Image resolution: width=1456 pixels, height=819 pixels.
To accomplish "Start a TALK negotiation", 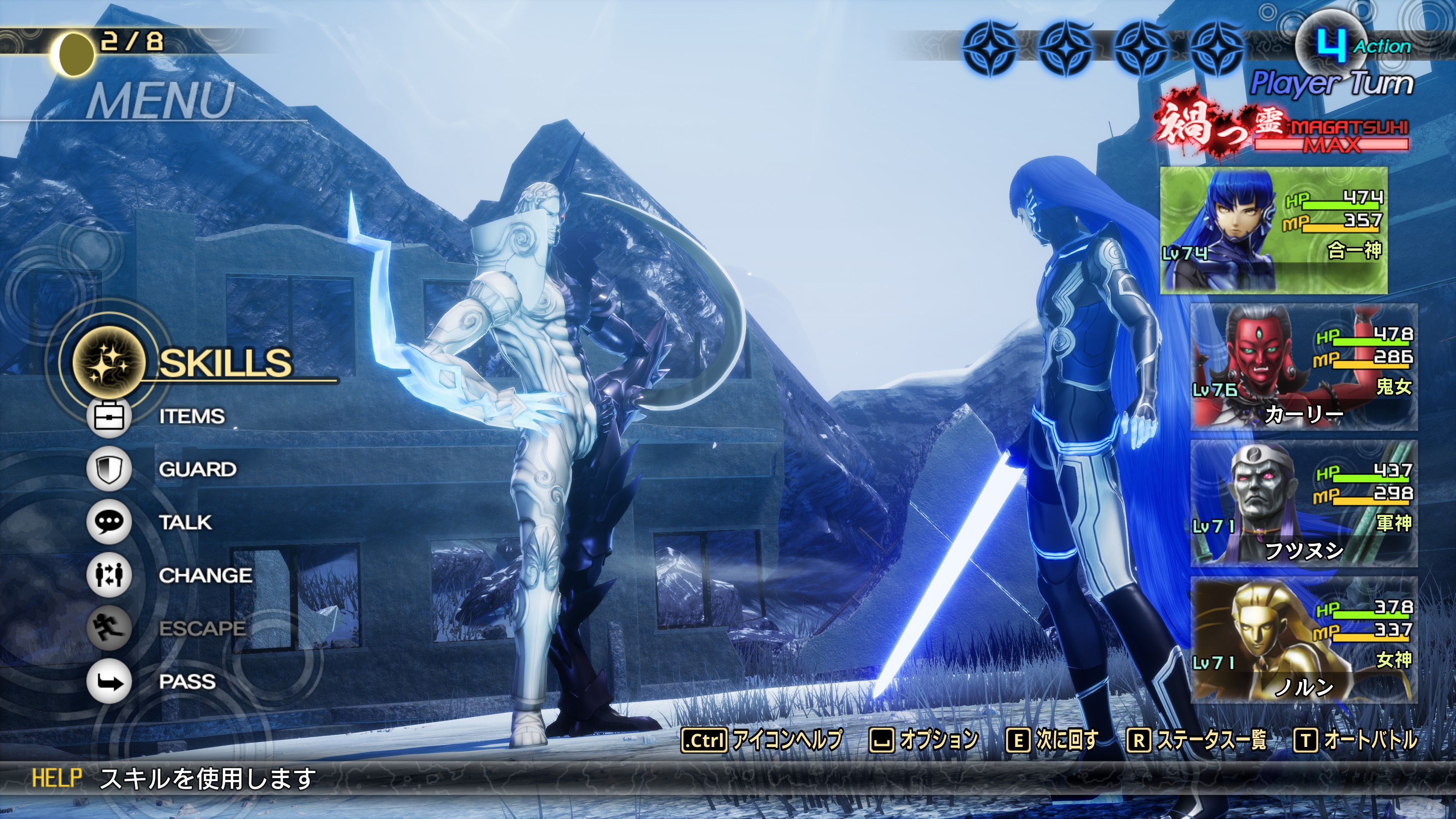I will 185,522.
